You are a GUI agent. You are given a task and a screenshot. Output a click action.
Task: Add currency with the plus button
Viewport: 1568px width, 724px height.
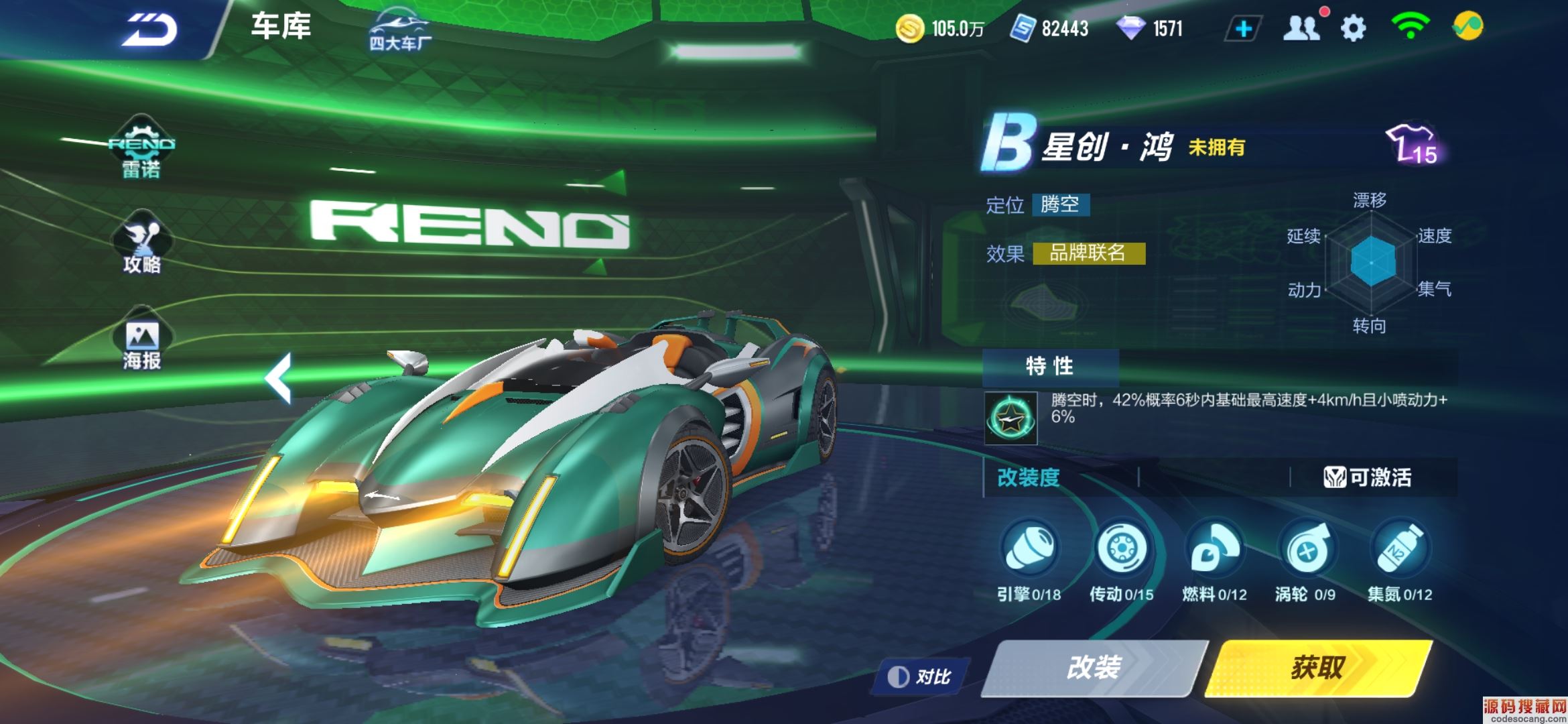(x=1243, y=29)
